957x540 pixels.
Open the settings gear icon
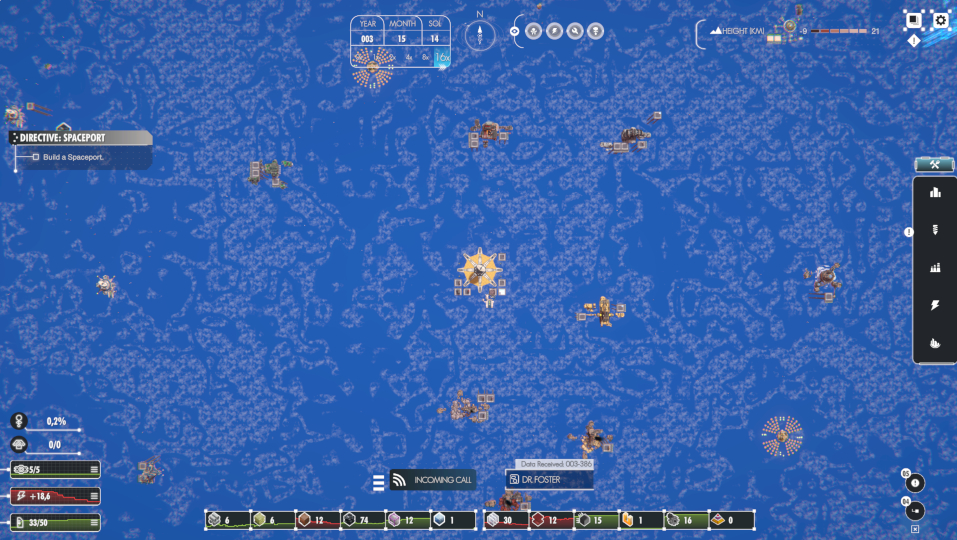coord(941,20)
